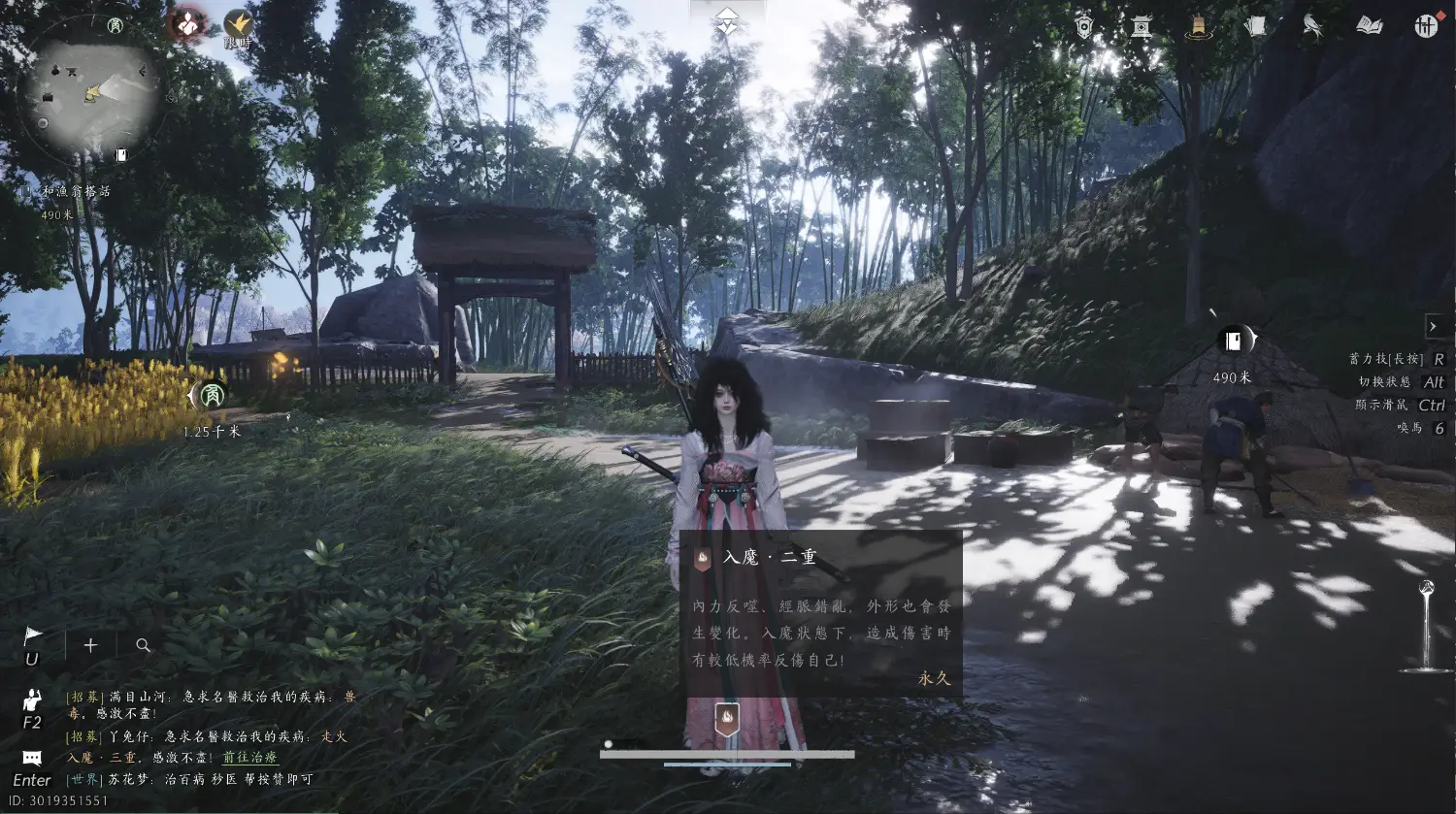The width and height of the screenshot is (1456, 814).
Task: Expand the right-side arrow panel toggle
Action: point(1433,326)
